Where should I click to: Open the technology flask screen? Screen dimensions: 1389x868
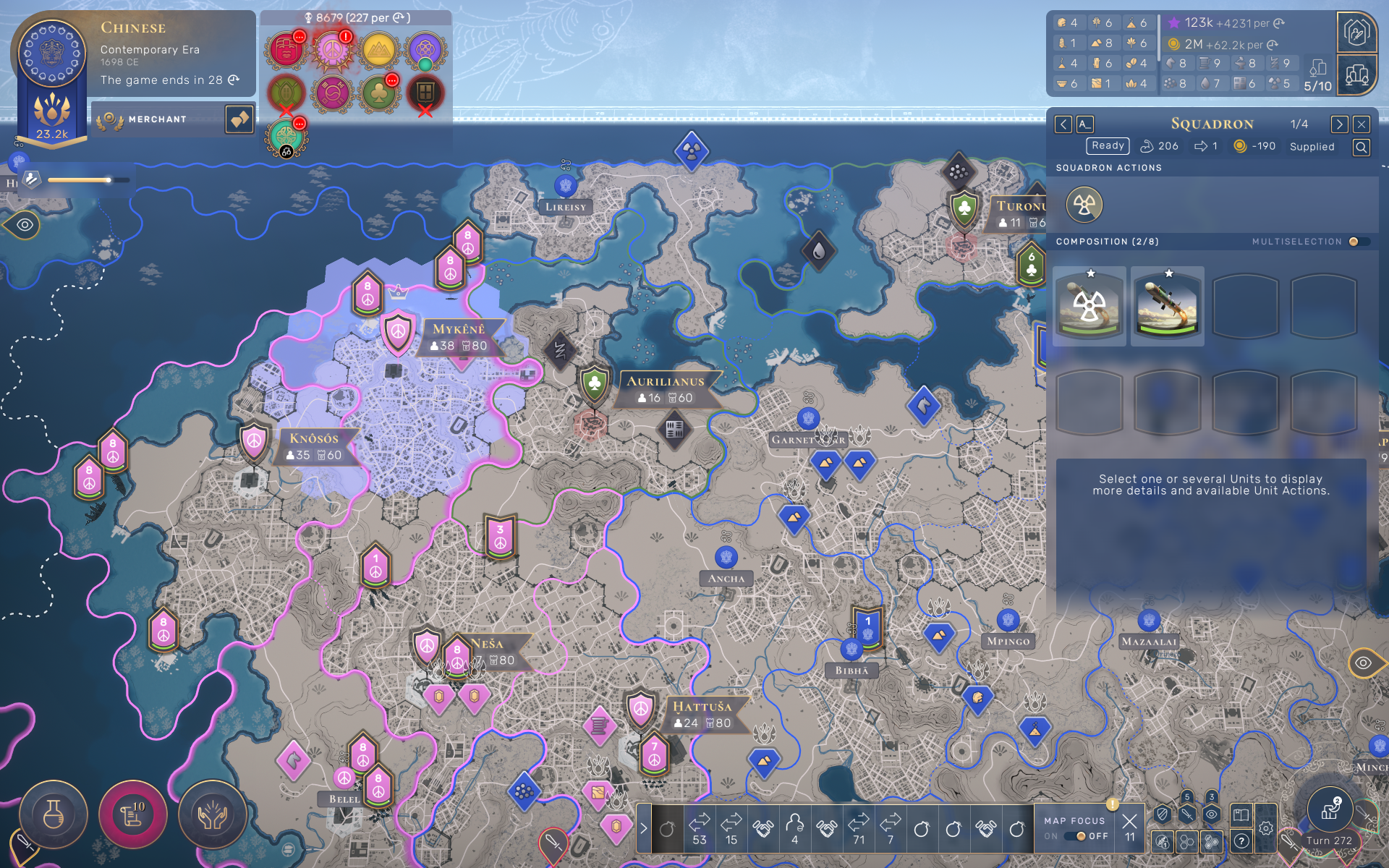(54, 815)
